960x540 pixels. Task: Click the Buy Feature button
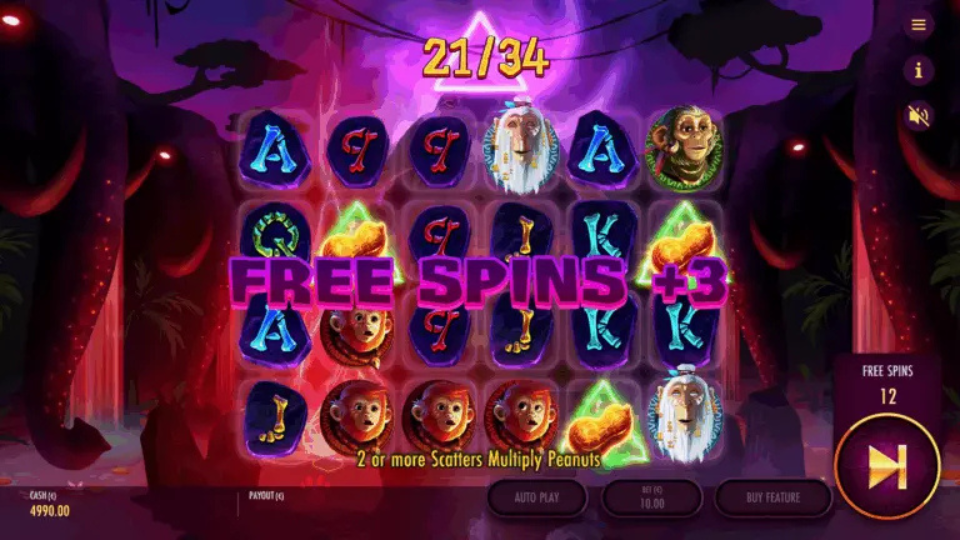point(773,497)
